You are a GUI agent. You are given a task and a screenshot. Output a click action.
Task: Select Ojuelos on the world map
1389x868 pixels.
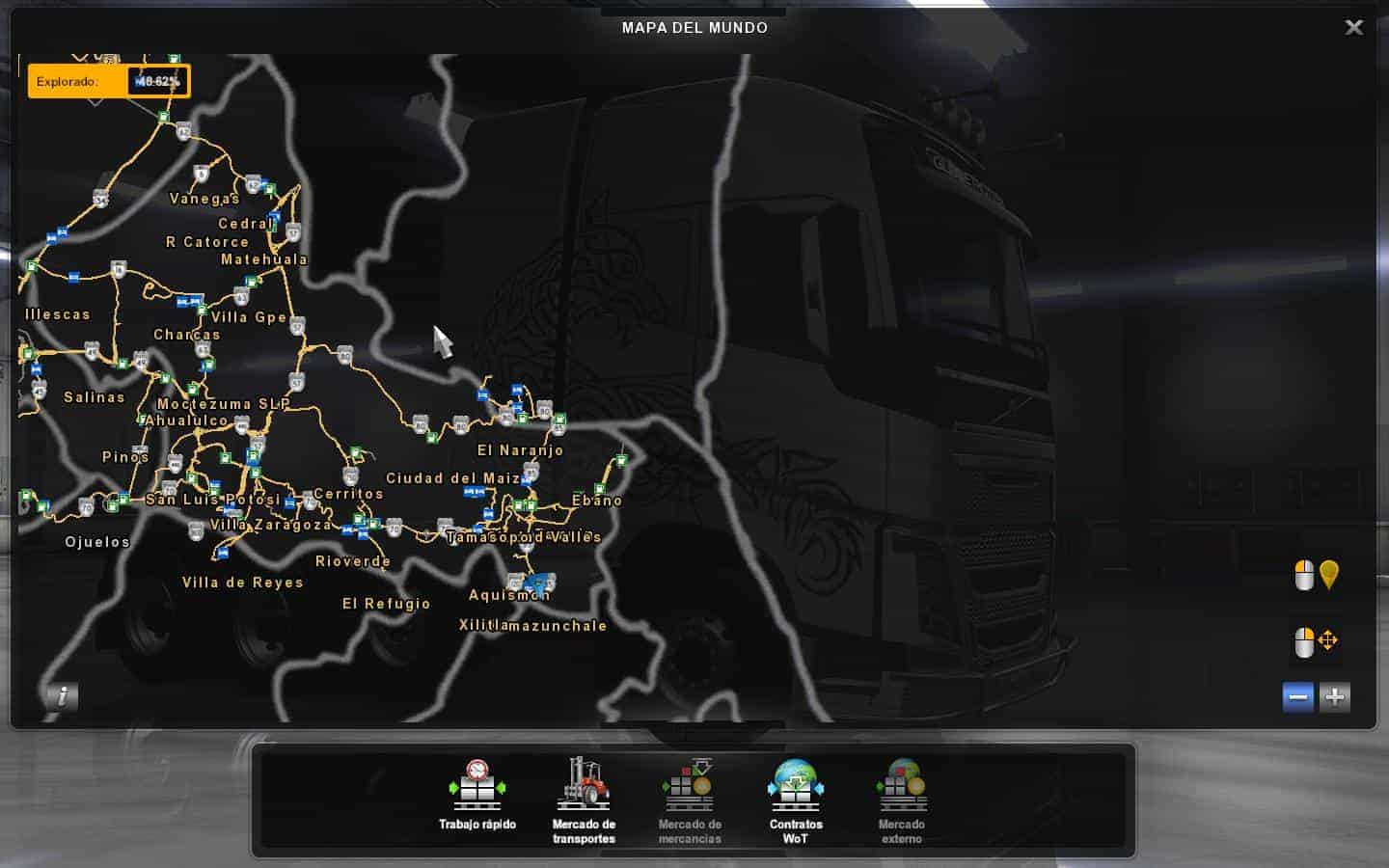[97, 542]
